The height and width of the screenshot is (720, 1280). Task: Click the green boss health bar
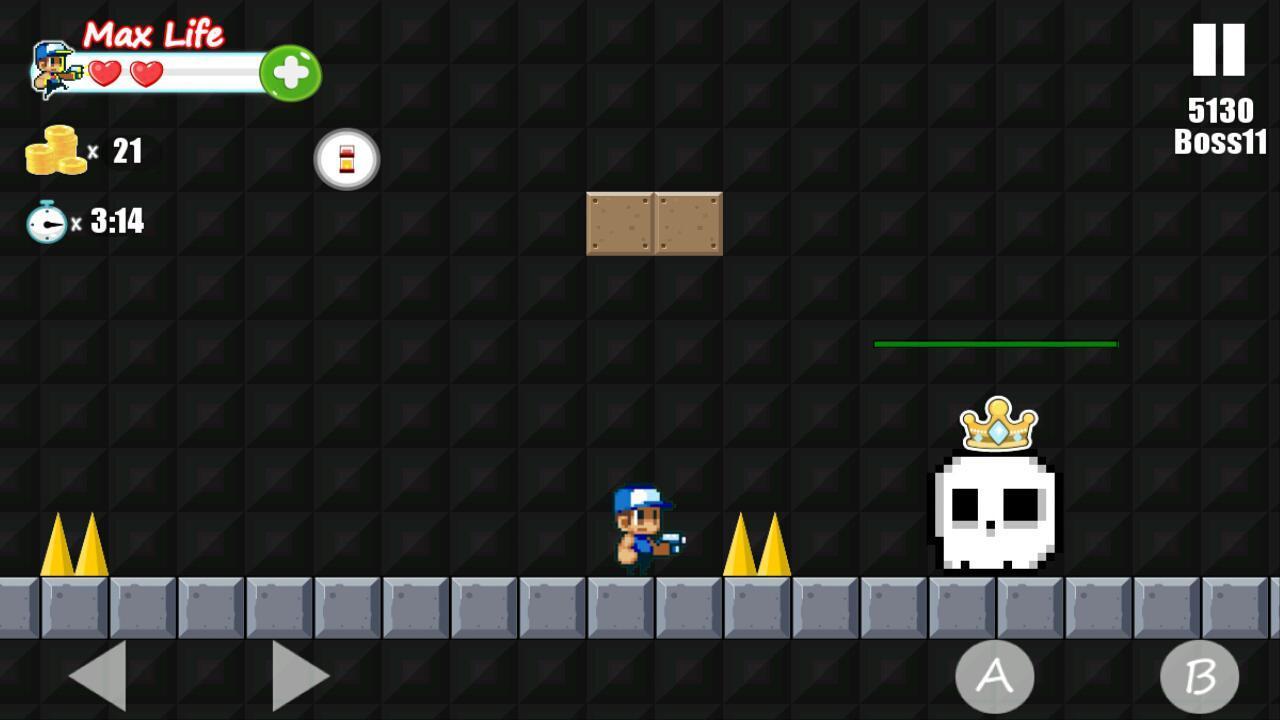pyautogui.click(x=996, y=343)
